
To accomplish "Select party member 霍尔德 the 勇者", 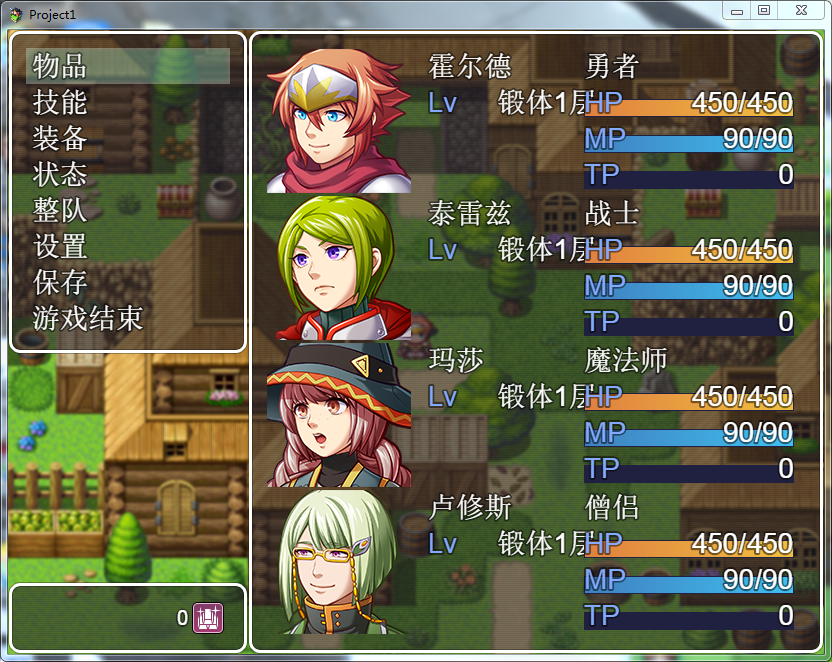I will [x=535, y=121].
